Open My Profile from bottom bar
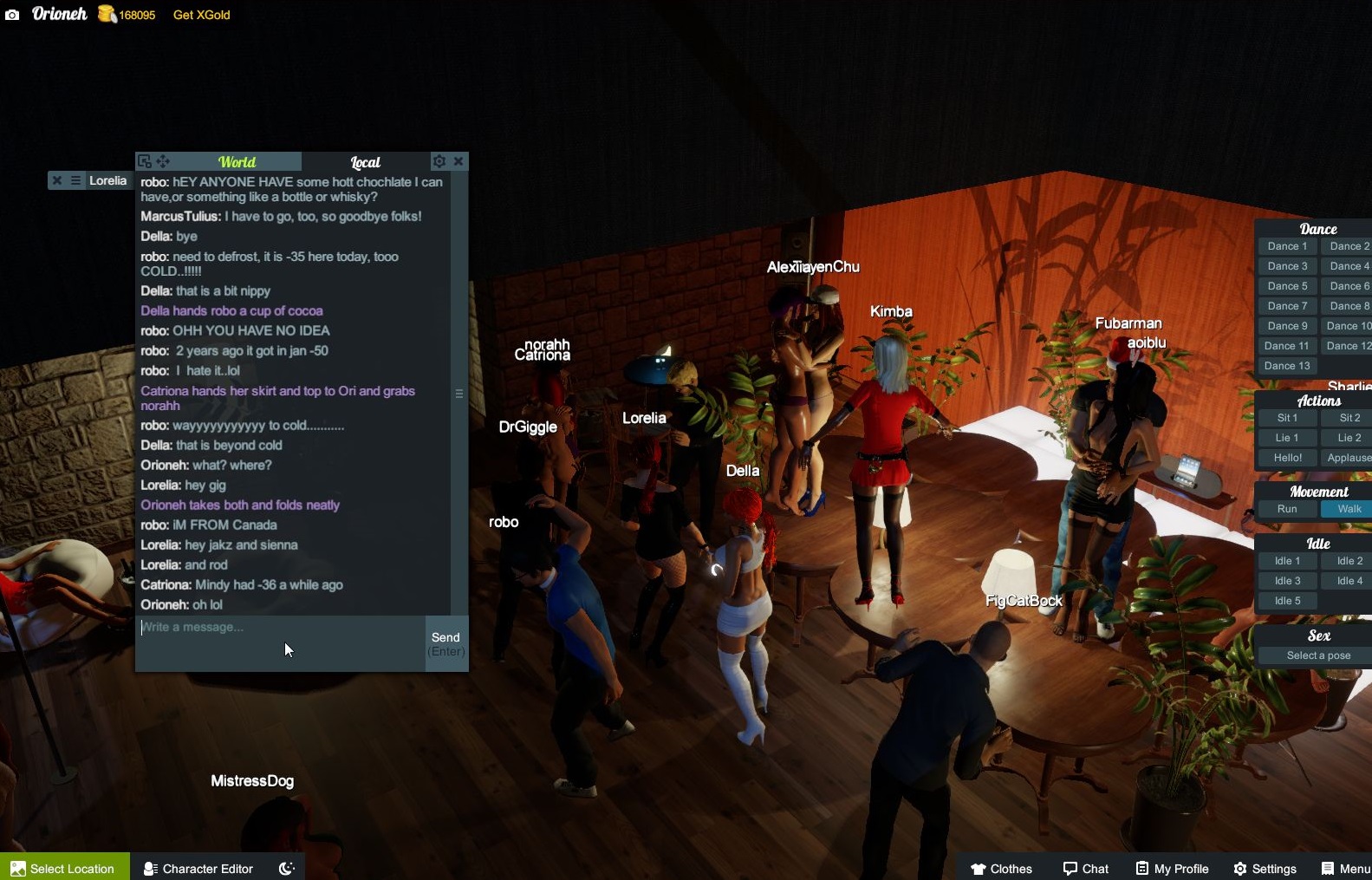 coord(1172,868)
